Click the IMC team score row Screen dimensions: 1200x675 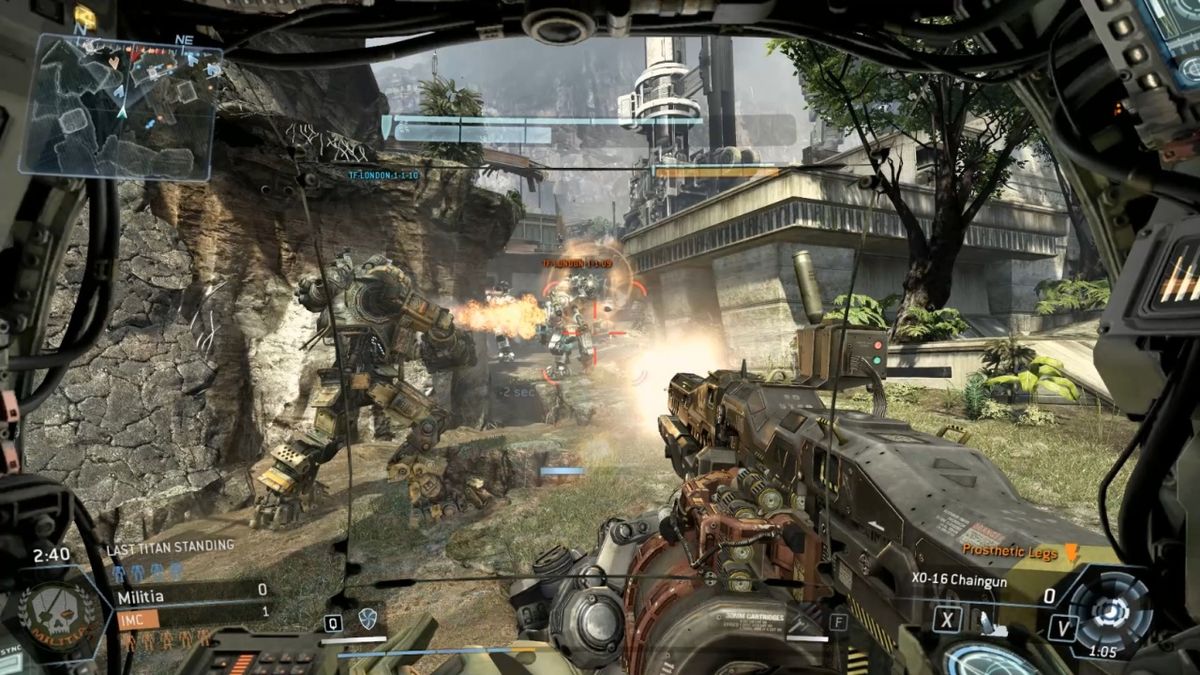click(190, 612)
